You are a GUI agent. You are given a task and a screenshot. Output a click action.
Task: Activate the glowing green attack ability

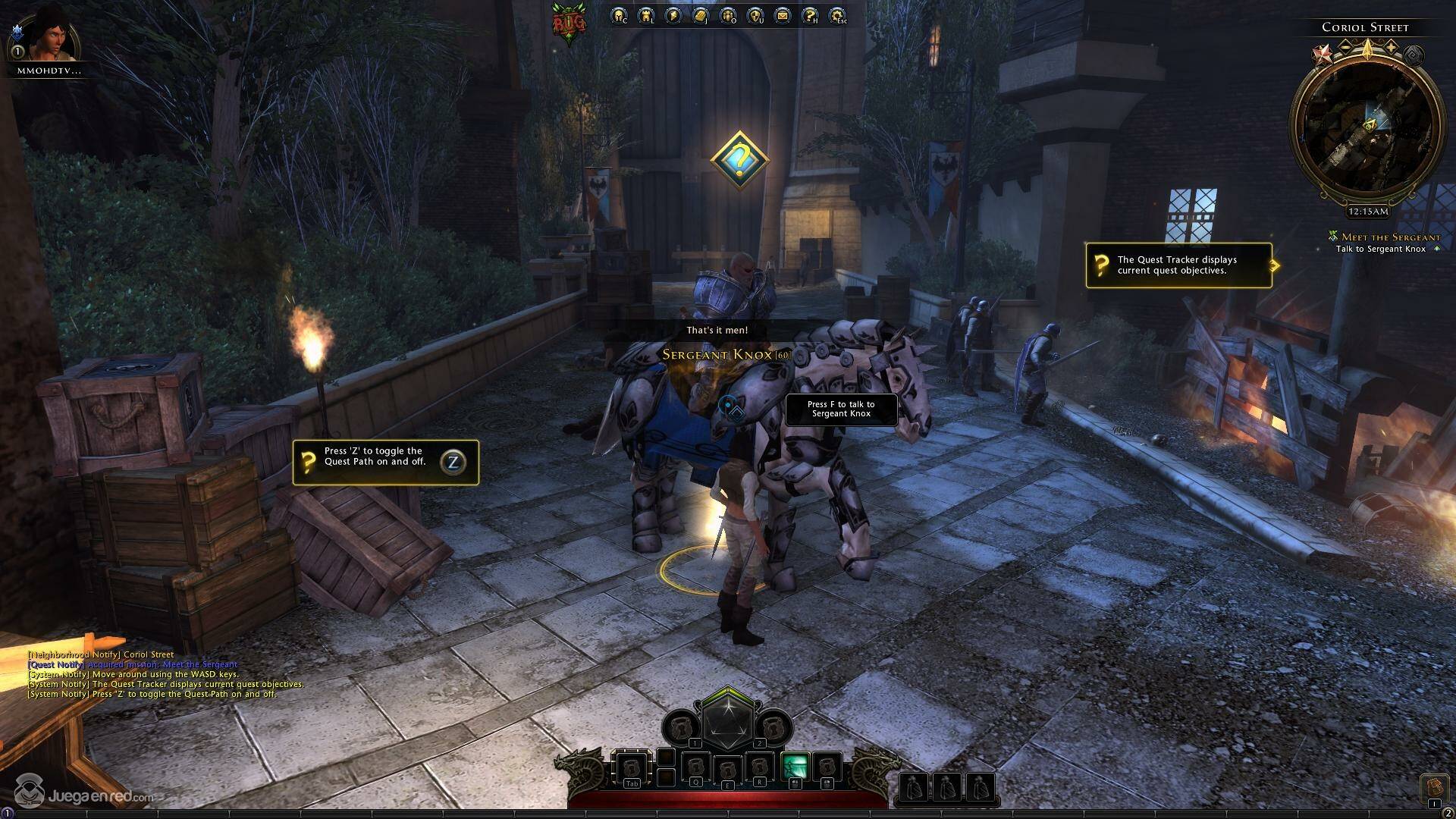coord(793,767)
